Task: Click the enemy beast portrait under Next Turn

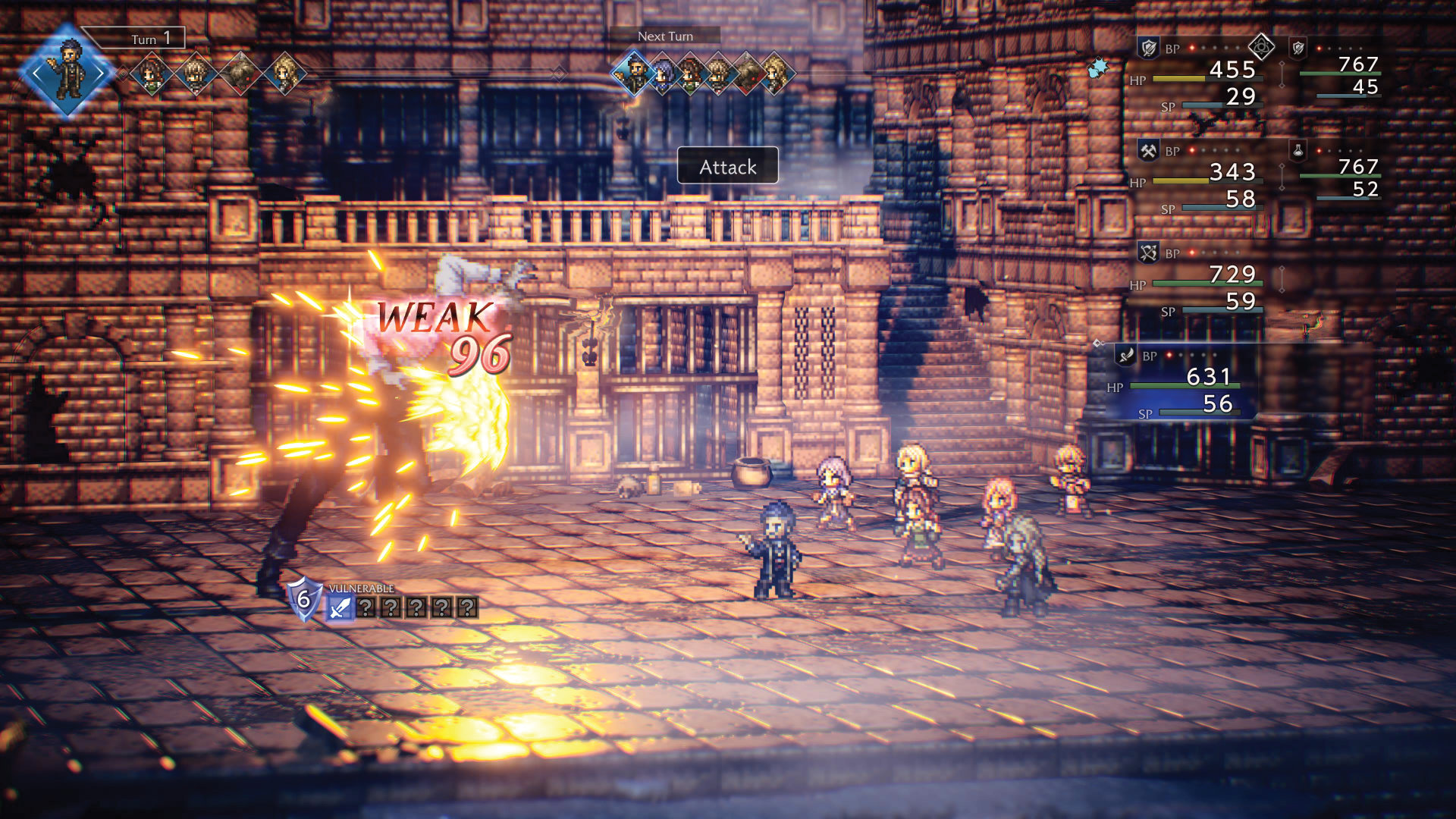Action: pos(747,74)
